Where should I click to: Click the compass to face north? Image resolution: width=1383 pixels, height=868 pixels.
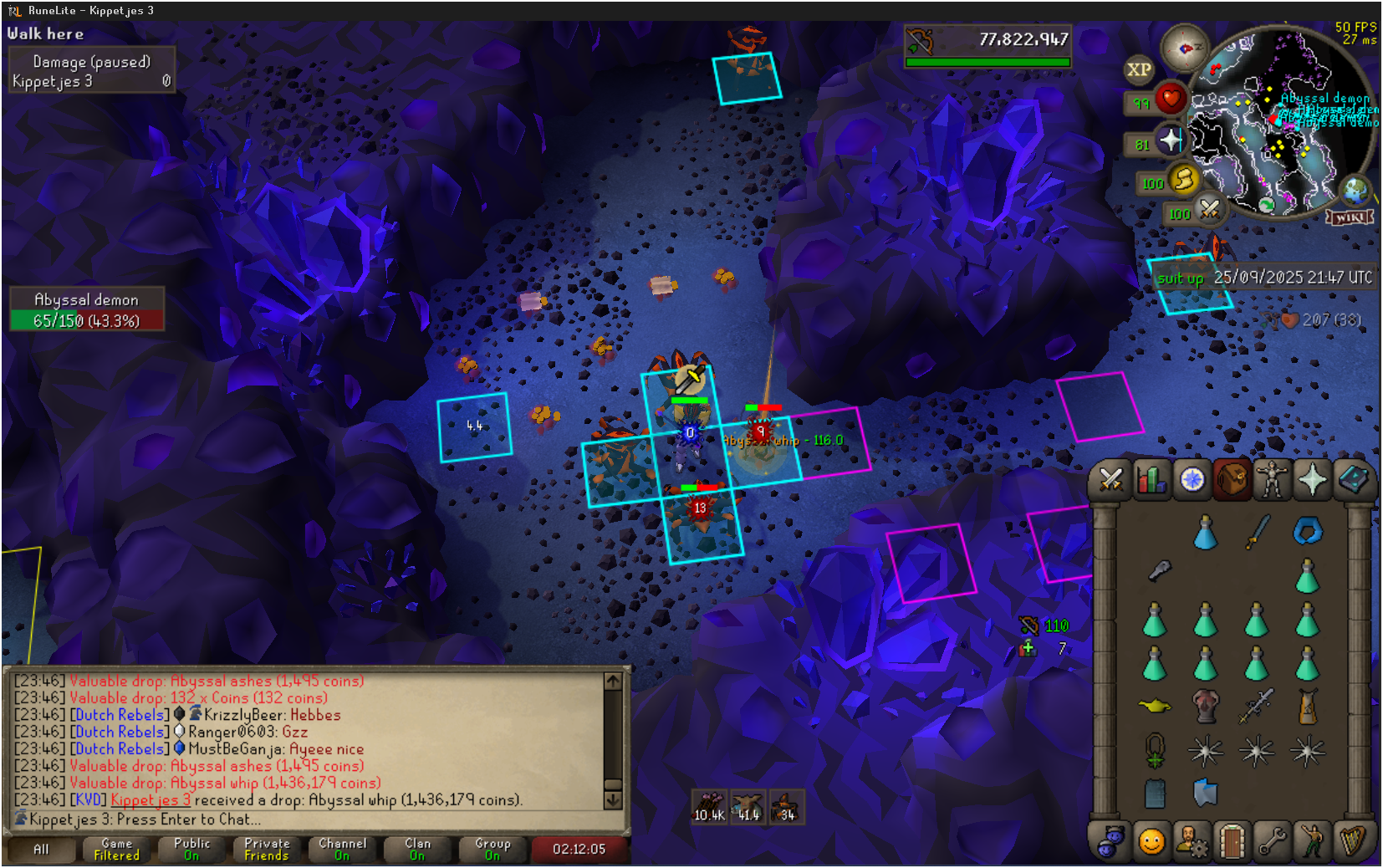pos(1184,49)
